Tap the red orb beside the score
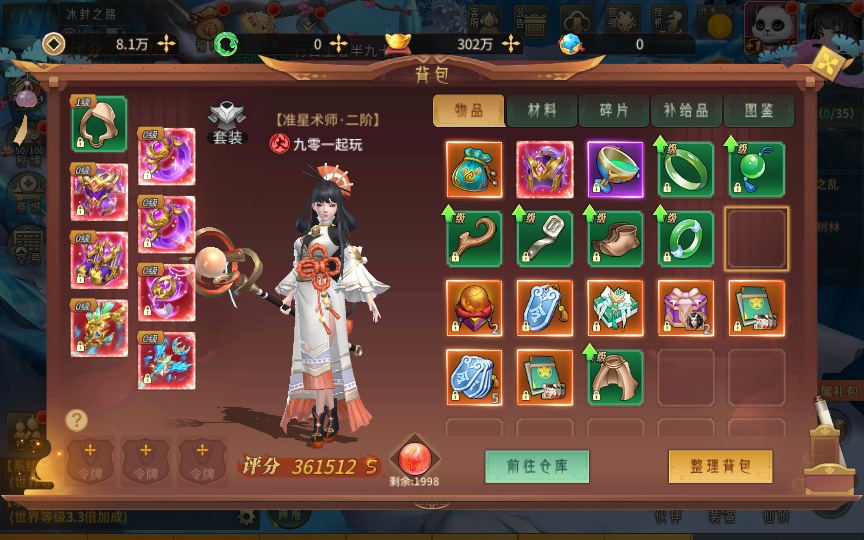Viewport: 864px width, 540px height. pos(414,457)
